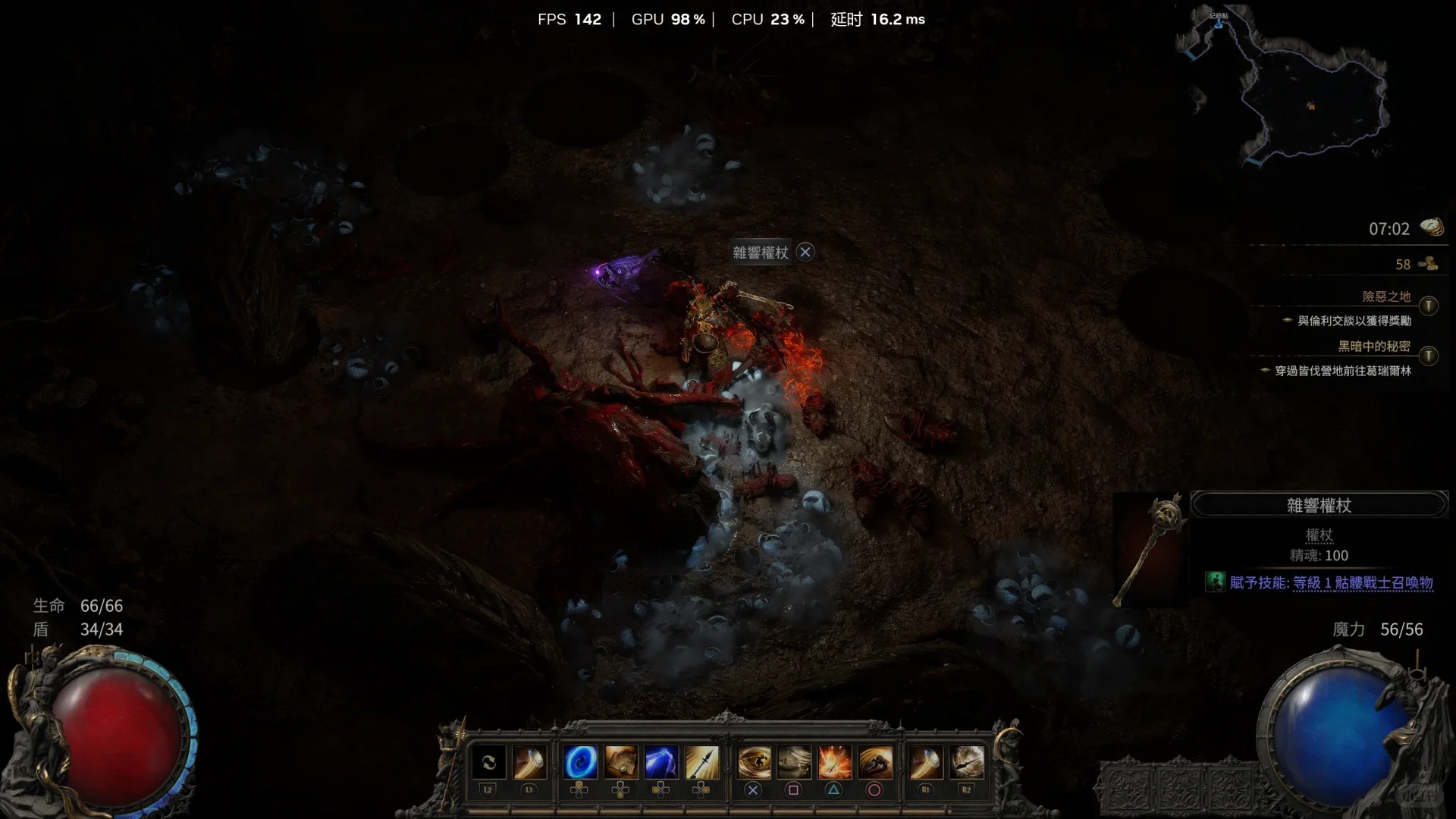Trigger the fiery explosion spear skill
This screenshot has width=1456, height=819.
coord(833,762)
